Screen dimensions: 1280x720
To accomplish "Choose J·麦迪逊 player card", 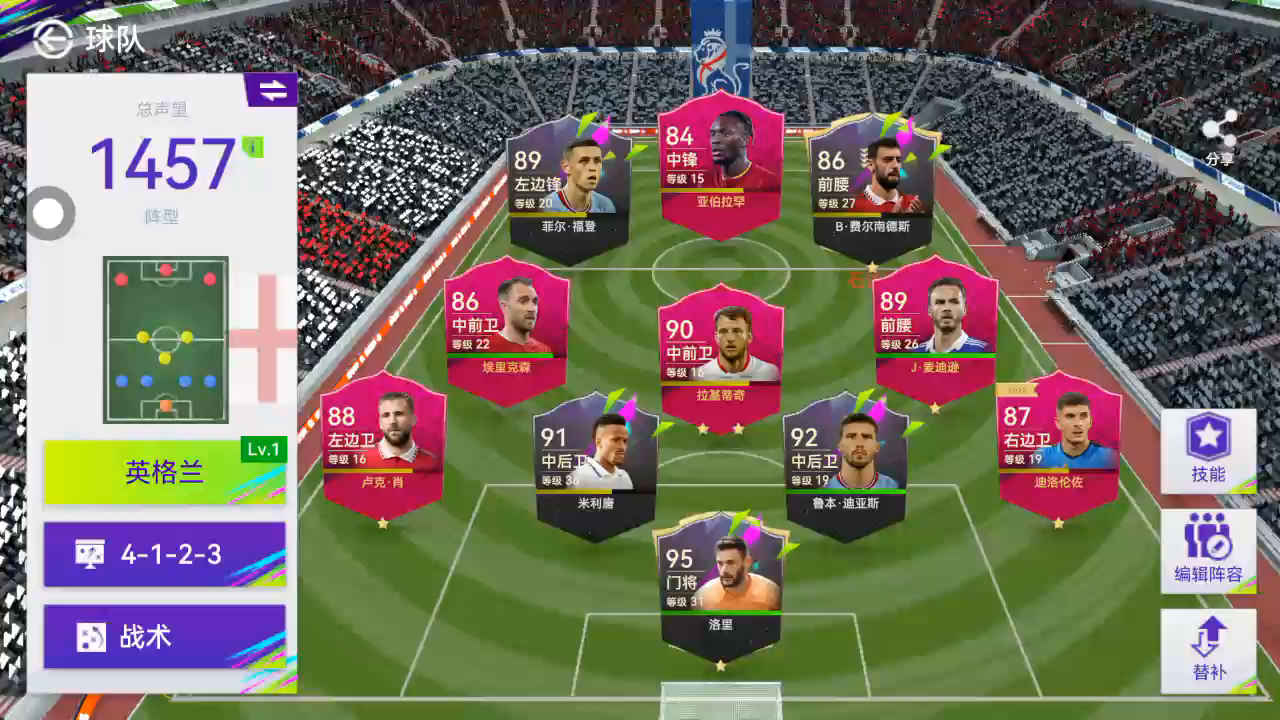I will (x=934, y=330).
